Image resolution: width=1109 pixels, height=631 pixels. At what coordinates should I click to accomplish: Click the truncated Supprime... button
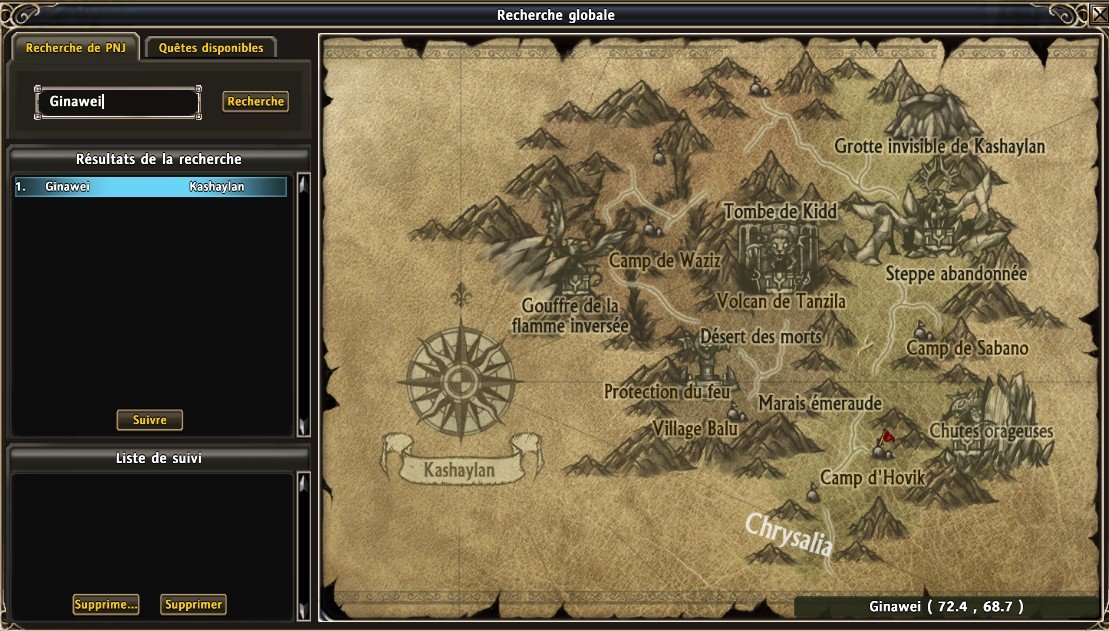(x=105, y=604)
